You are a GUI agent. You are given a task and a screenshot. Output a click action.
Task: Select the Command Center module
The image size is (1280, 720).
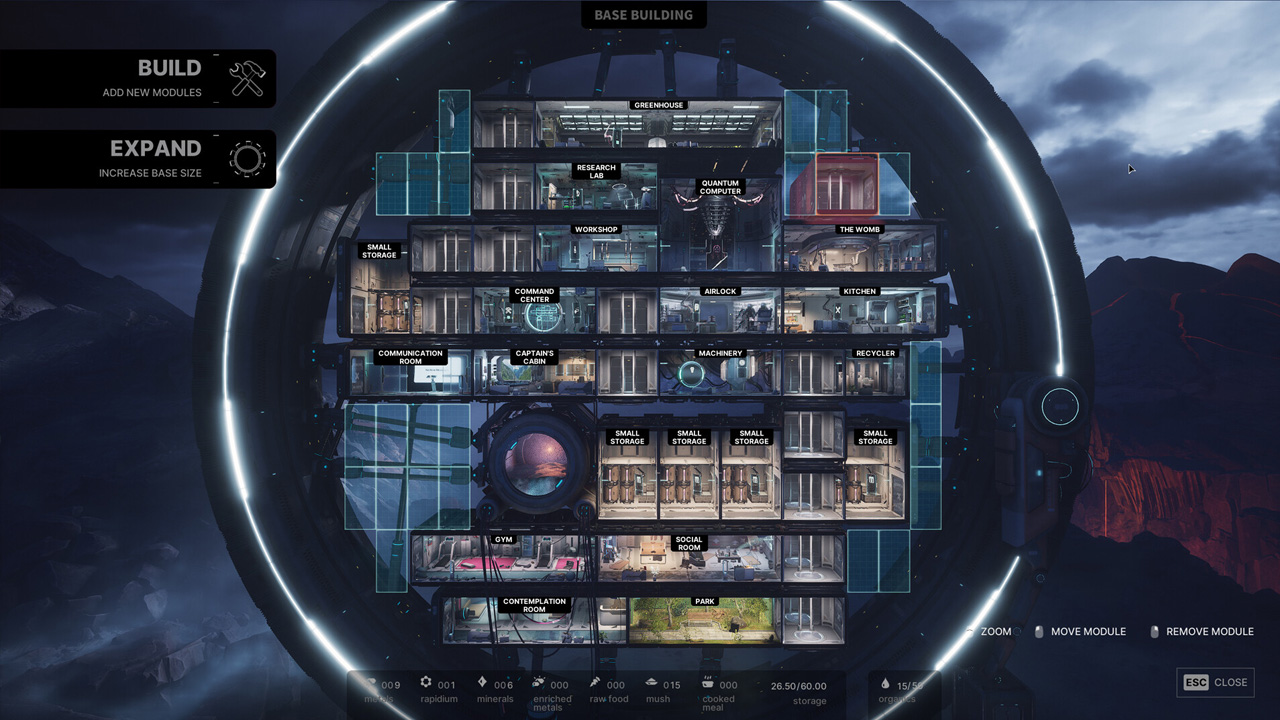tap(534, 311)
